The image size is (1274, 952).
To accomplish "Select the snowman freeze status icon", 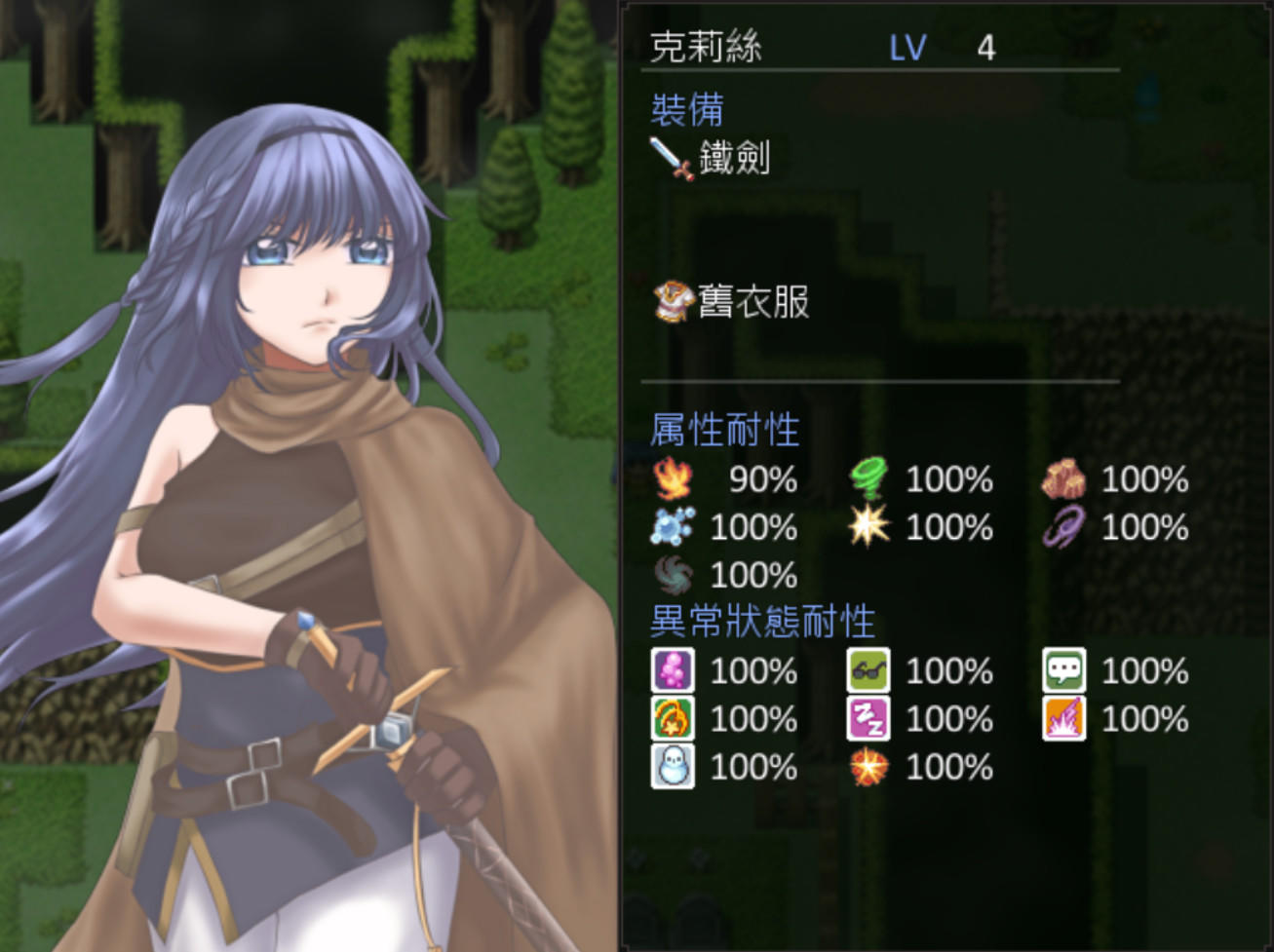I will (674, 767).
